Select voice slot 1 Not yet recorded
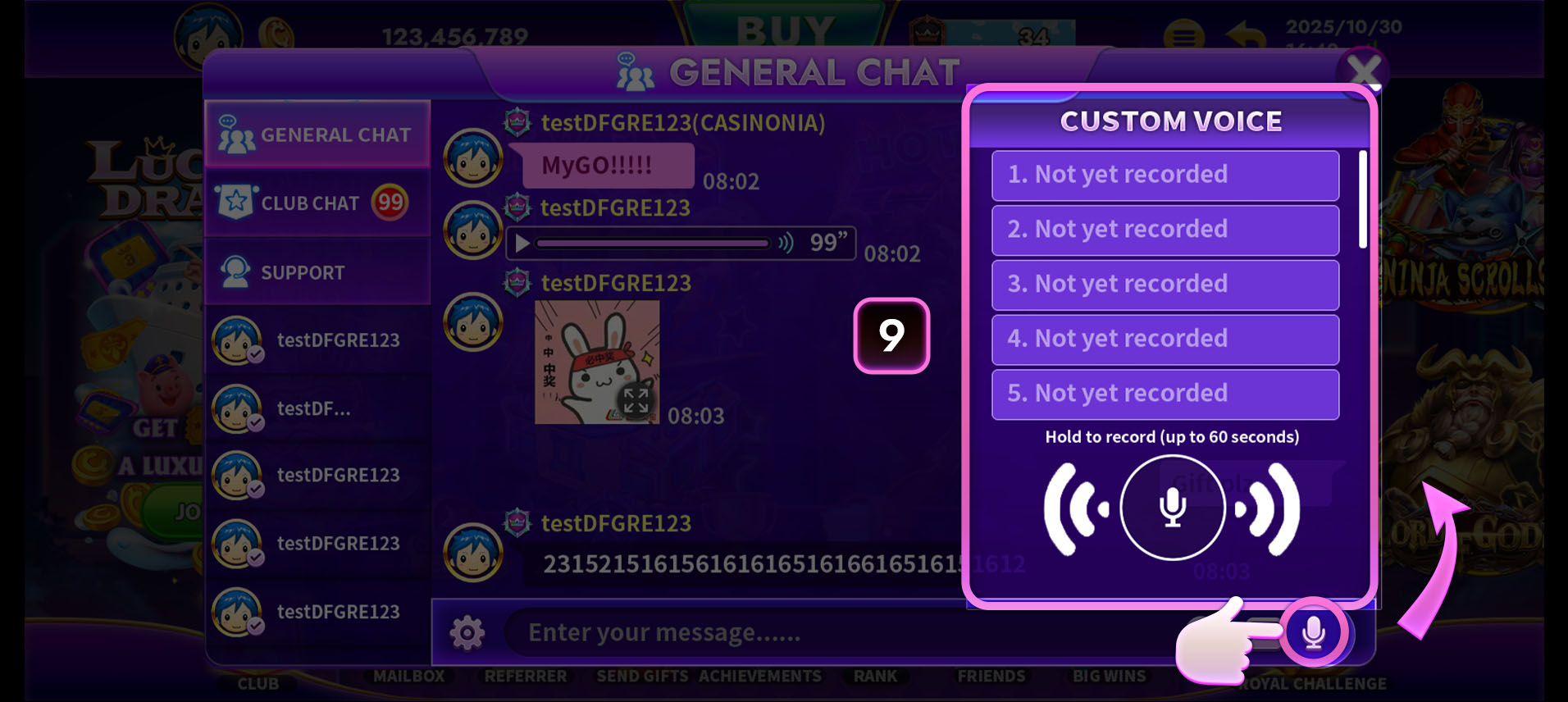 pos(1164,175)
